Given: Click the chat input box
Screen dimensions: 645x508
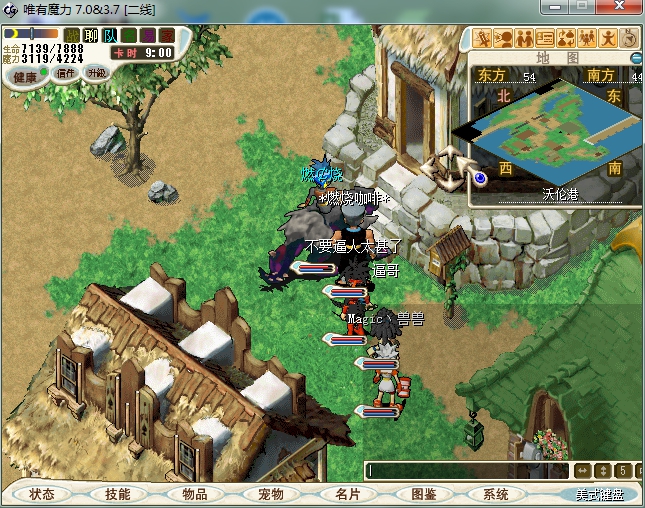Looking at the screenshot, I should pyautogui.click(x=466, y=470).
